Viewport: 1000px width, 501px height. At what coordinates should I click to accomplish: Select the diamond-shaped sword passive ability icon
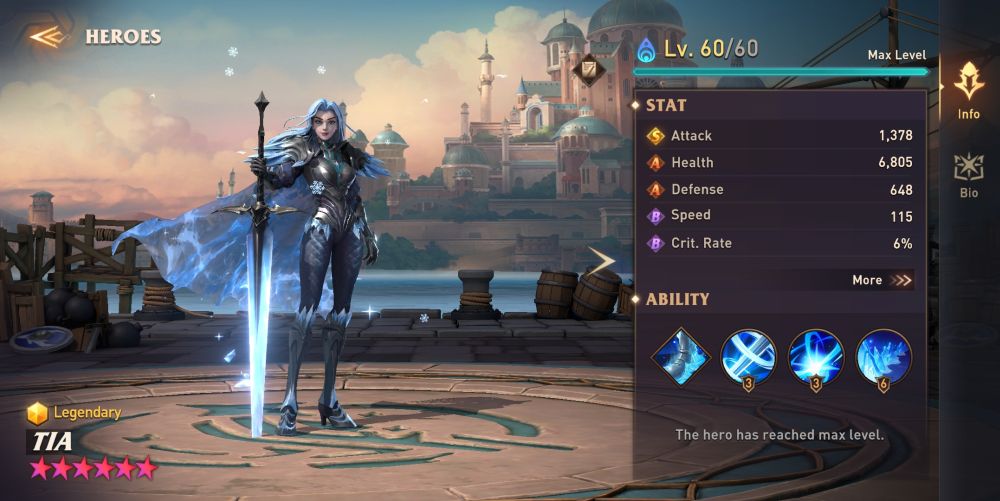tap(680, 357)
